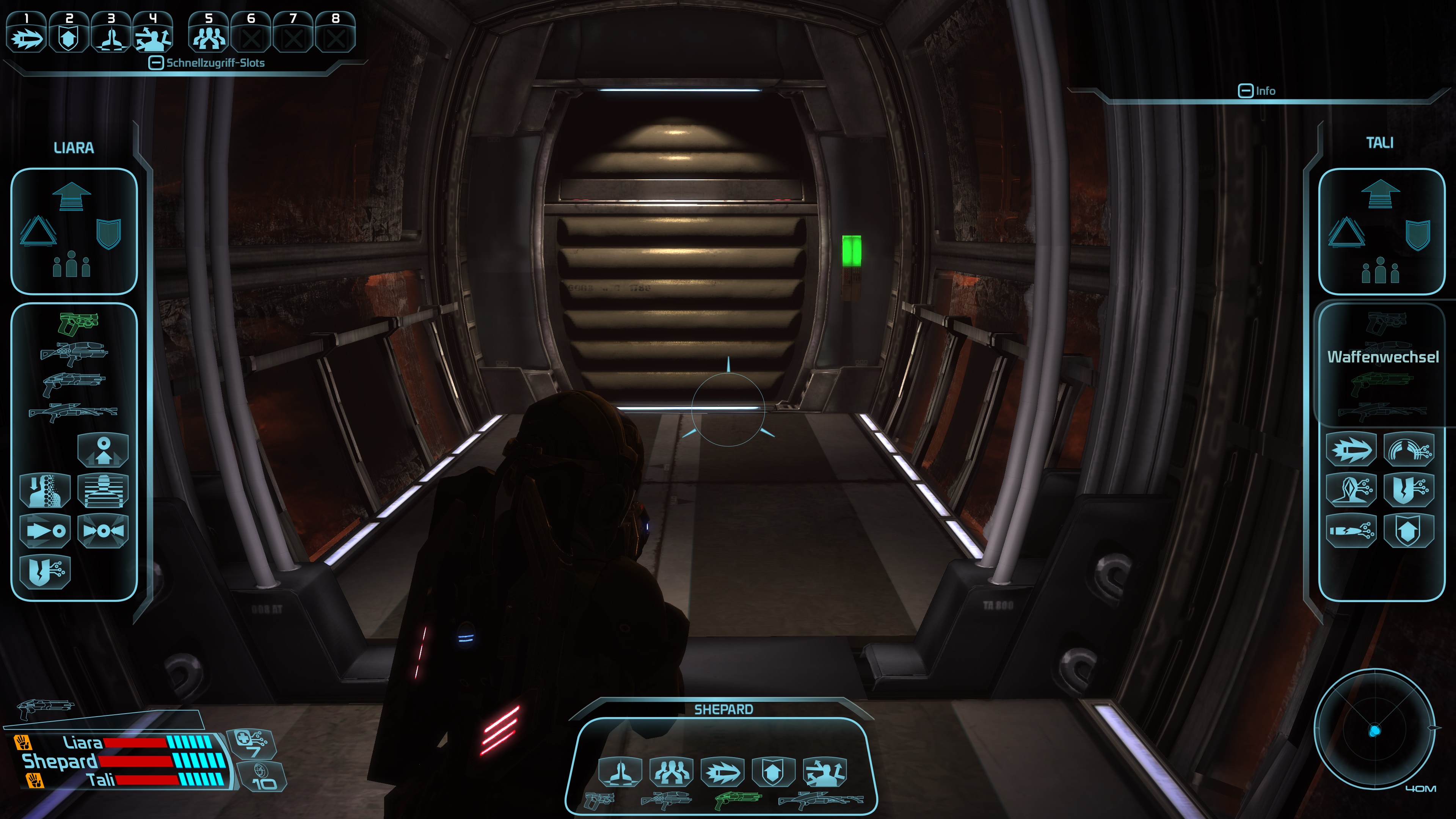Select Shepard's green shotgun
Image resolution: width=1456 pixels, height=819 pixels.
[738, 800]
